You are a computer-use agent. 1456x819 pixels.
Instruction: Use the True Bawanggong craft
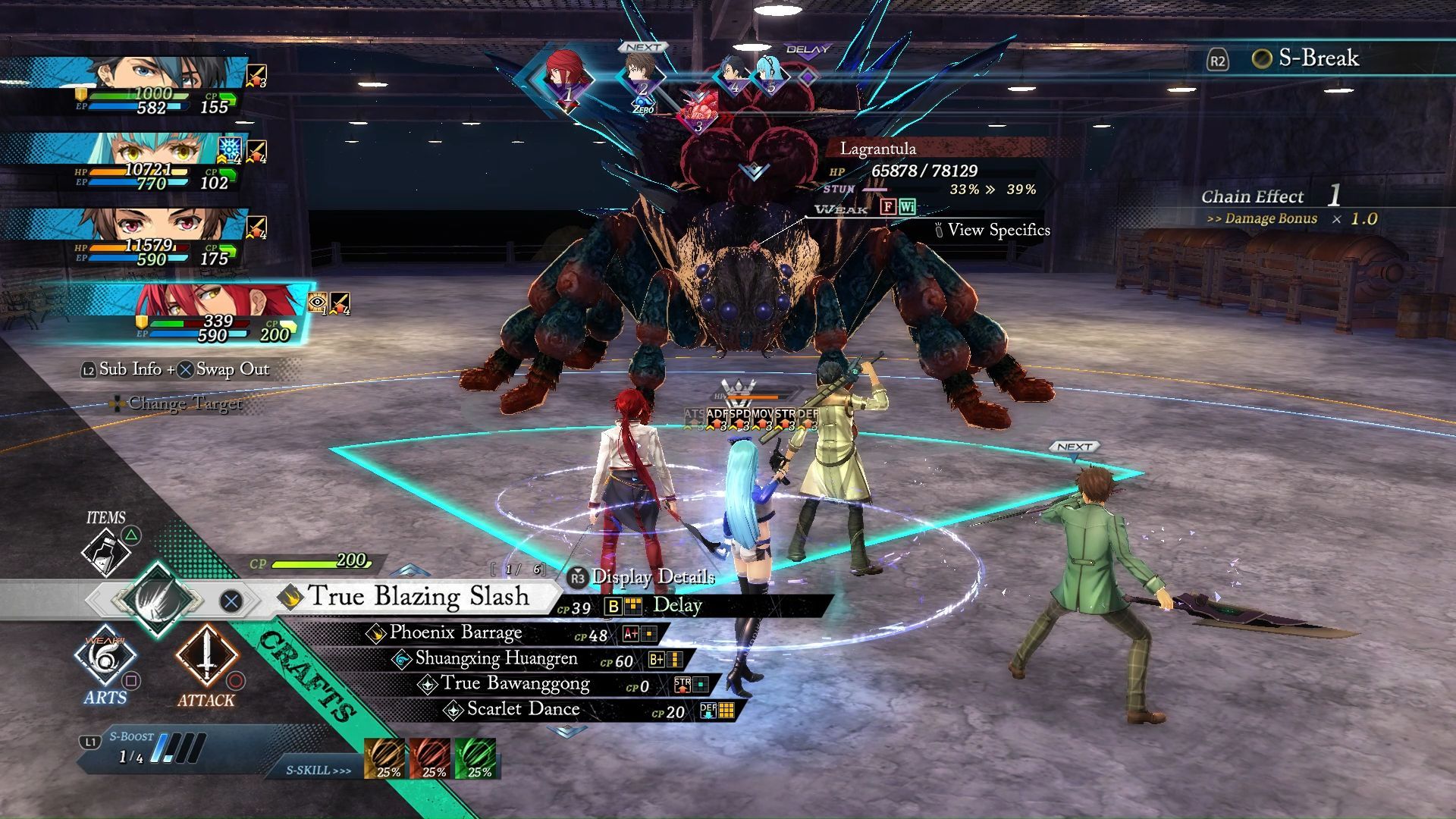coord(515,684)
